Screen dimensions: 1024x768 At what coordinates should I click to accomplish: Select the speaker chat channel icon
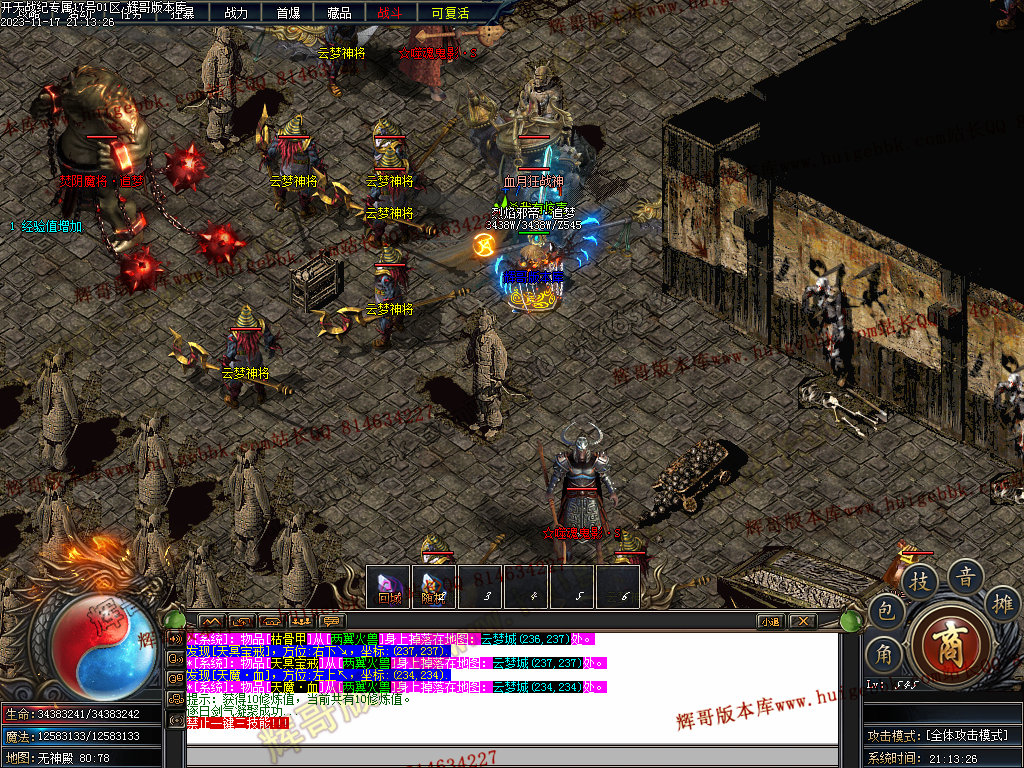(175, 638)
